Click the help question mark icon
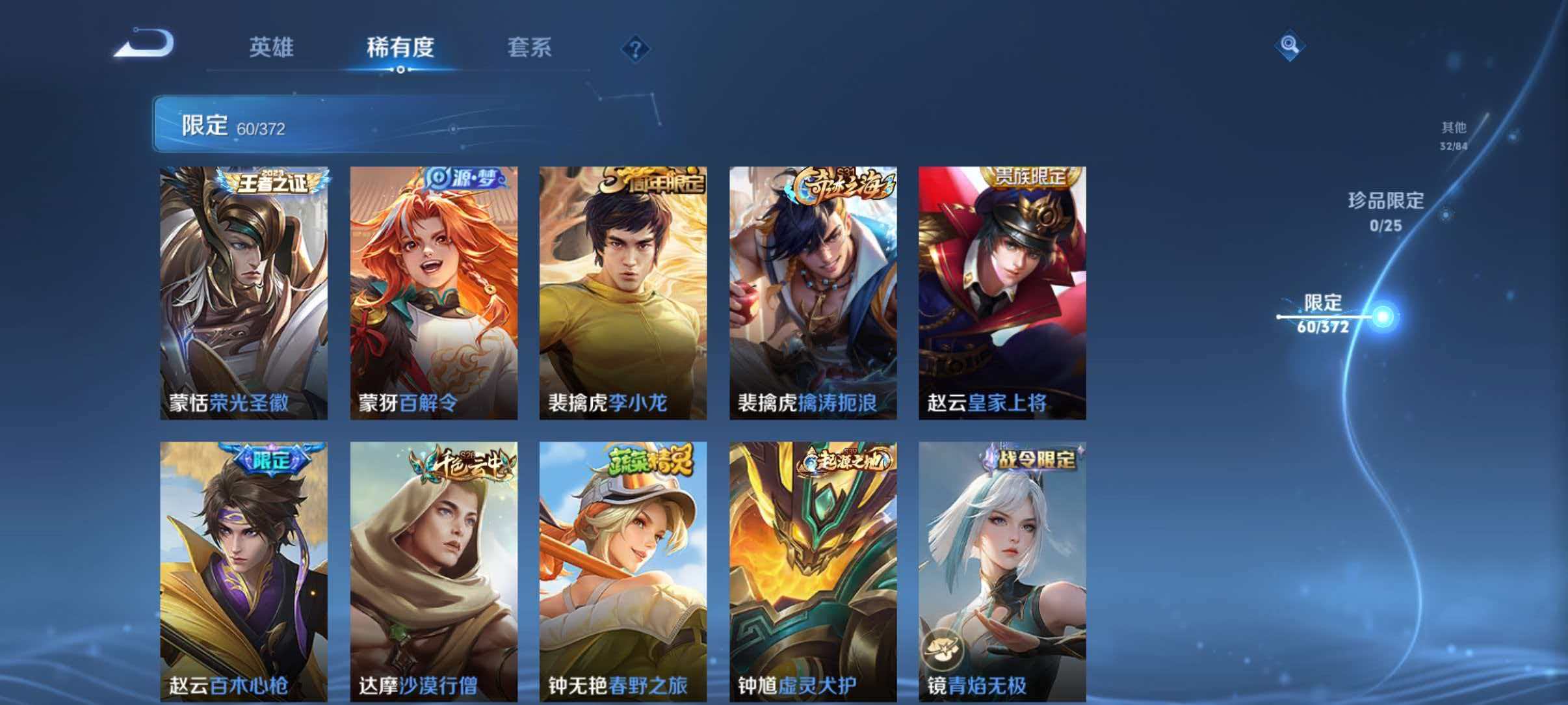1568x705 pixels. pyautogui.click(x=636, y=48)
